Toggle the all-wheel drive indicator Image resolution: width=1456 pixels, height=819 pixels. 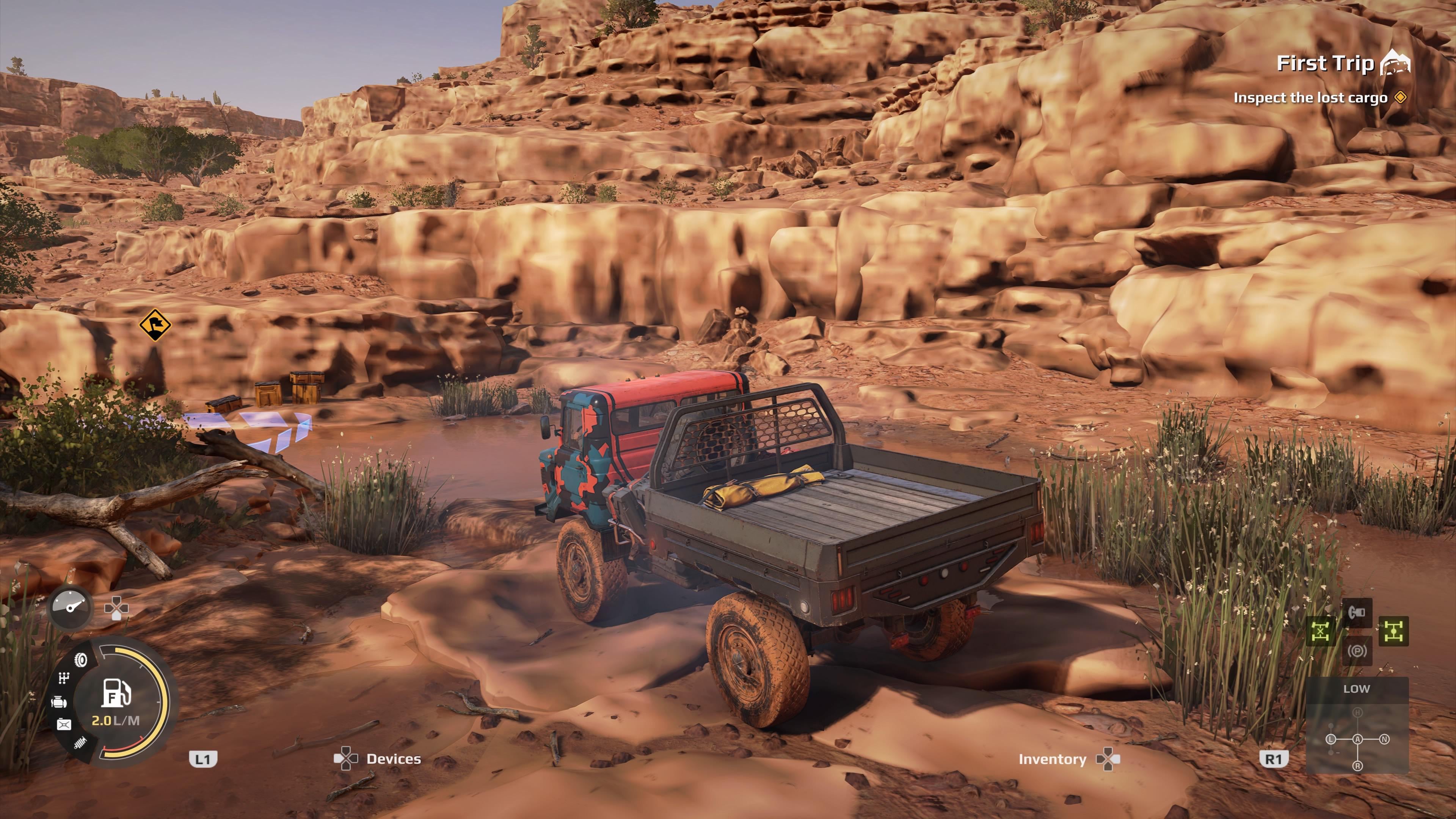tap(1393, 631)
